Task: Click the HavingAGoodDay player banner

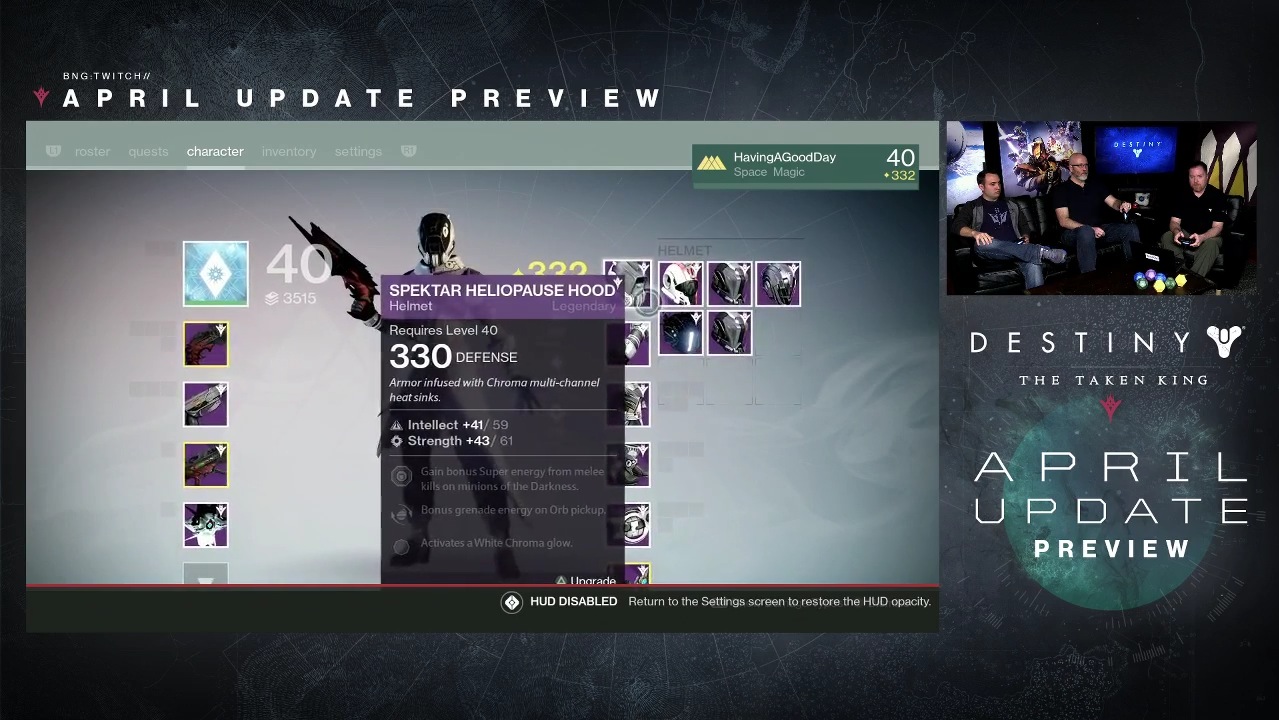Action: click(806, 164)
